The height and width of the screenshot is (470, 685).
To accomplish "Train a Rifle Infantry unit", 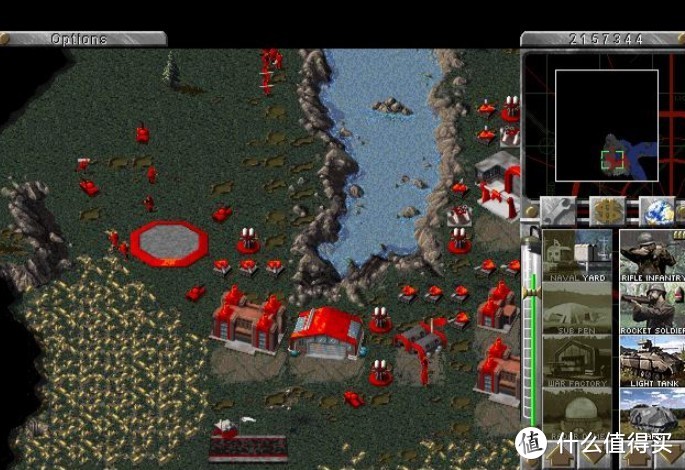I will [652, 255].
